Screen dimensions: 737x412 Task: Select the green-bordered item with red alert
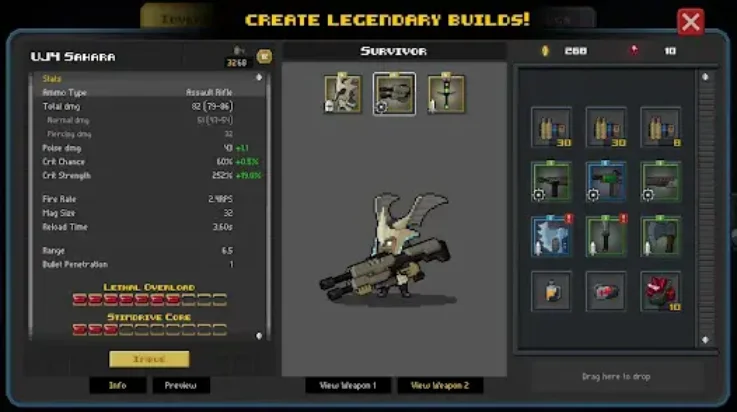point(606,236)
